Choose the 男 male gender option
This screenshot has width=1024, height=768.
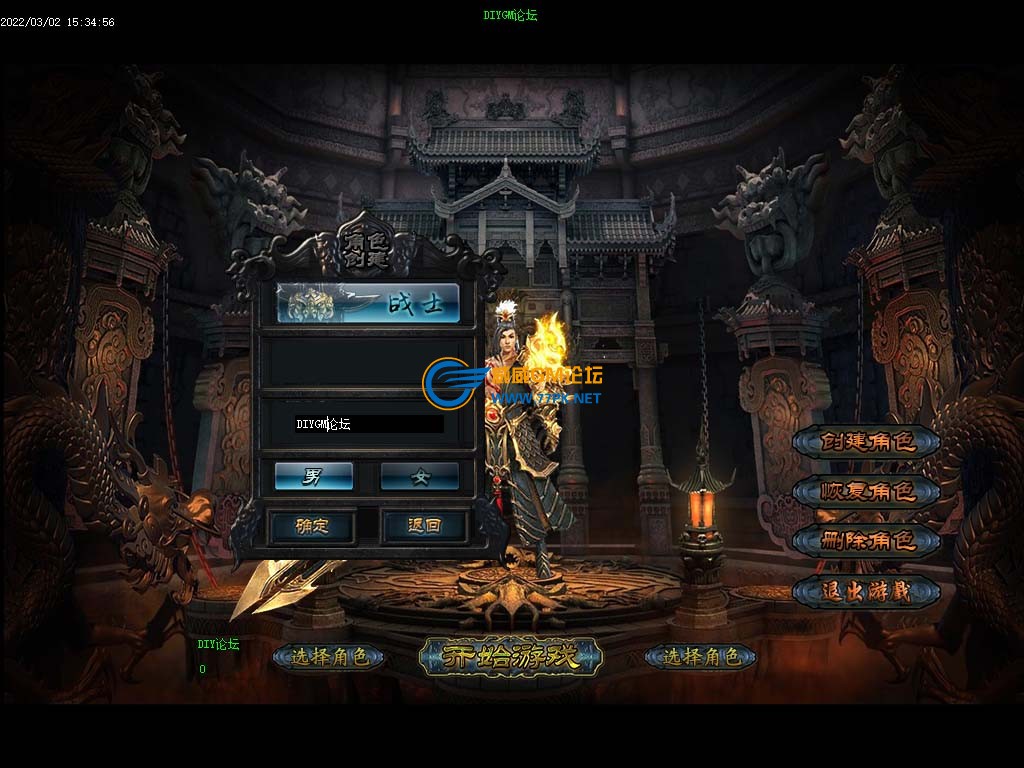click(314, 476)
